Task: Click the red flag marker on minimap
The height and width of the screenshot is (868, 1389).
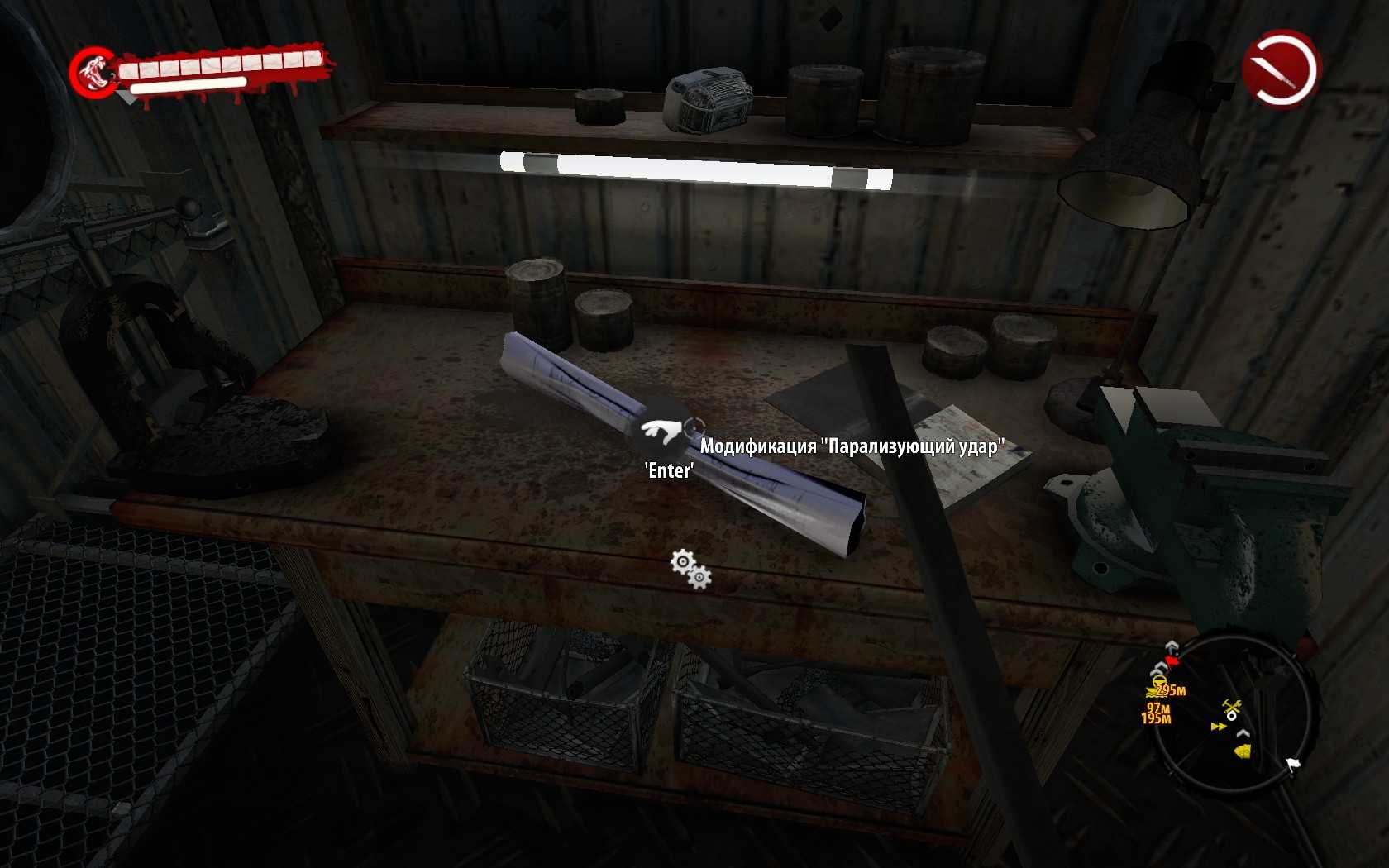Action: tap(1172, 660)
